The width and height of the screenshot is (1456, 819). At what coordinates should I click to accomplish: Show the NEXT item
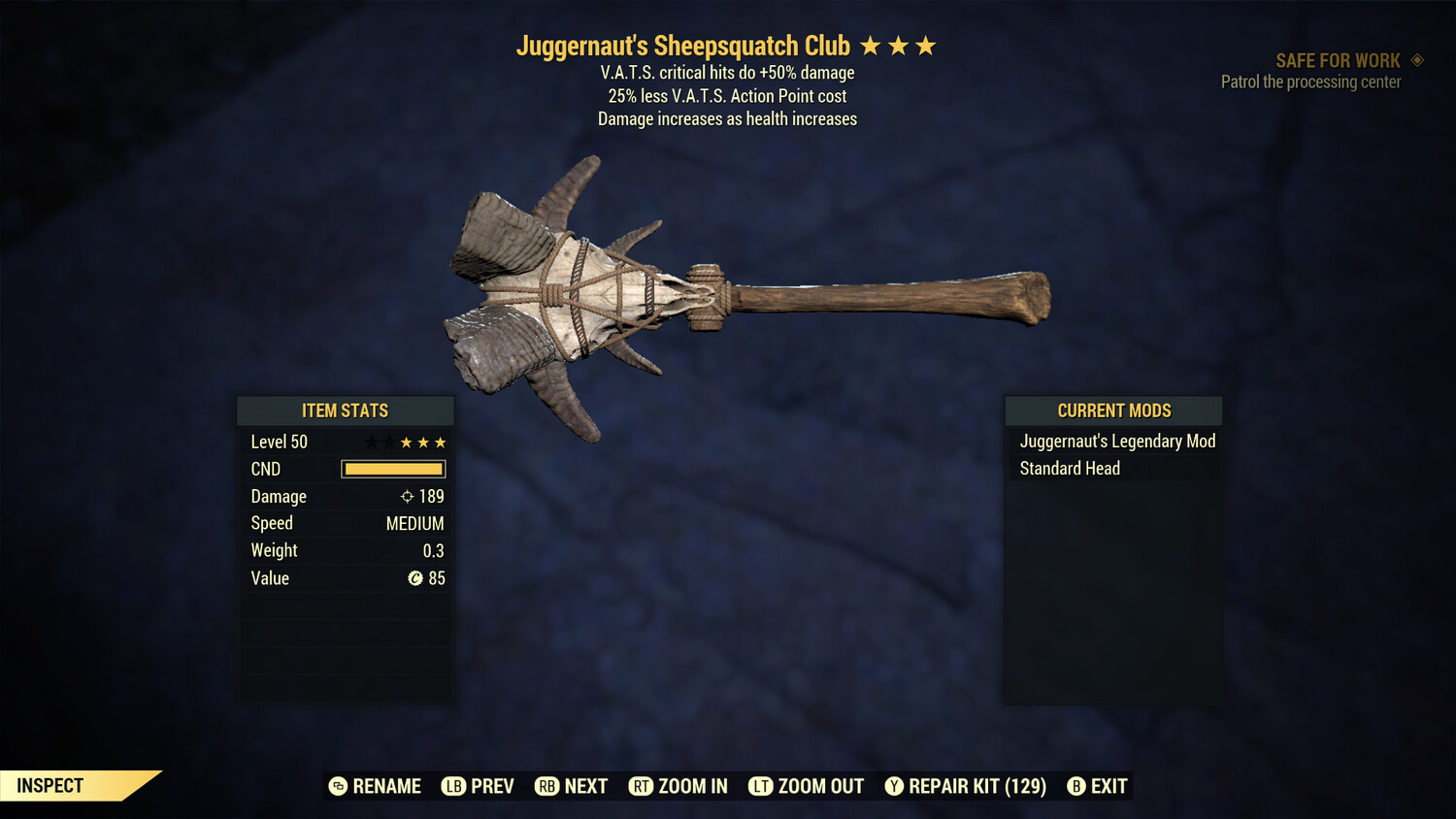[x=572, y=786]
